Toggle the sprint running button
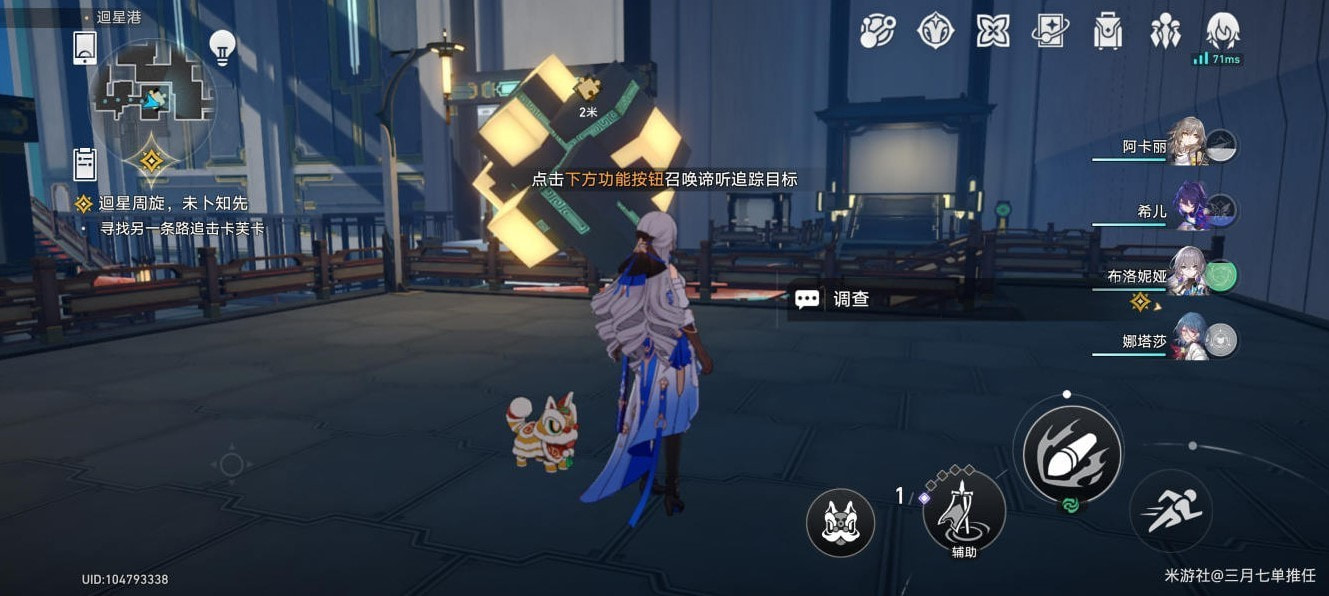 1171,511
